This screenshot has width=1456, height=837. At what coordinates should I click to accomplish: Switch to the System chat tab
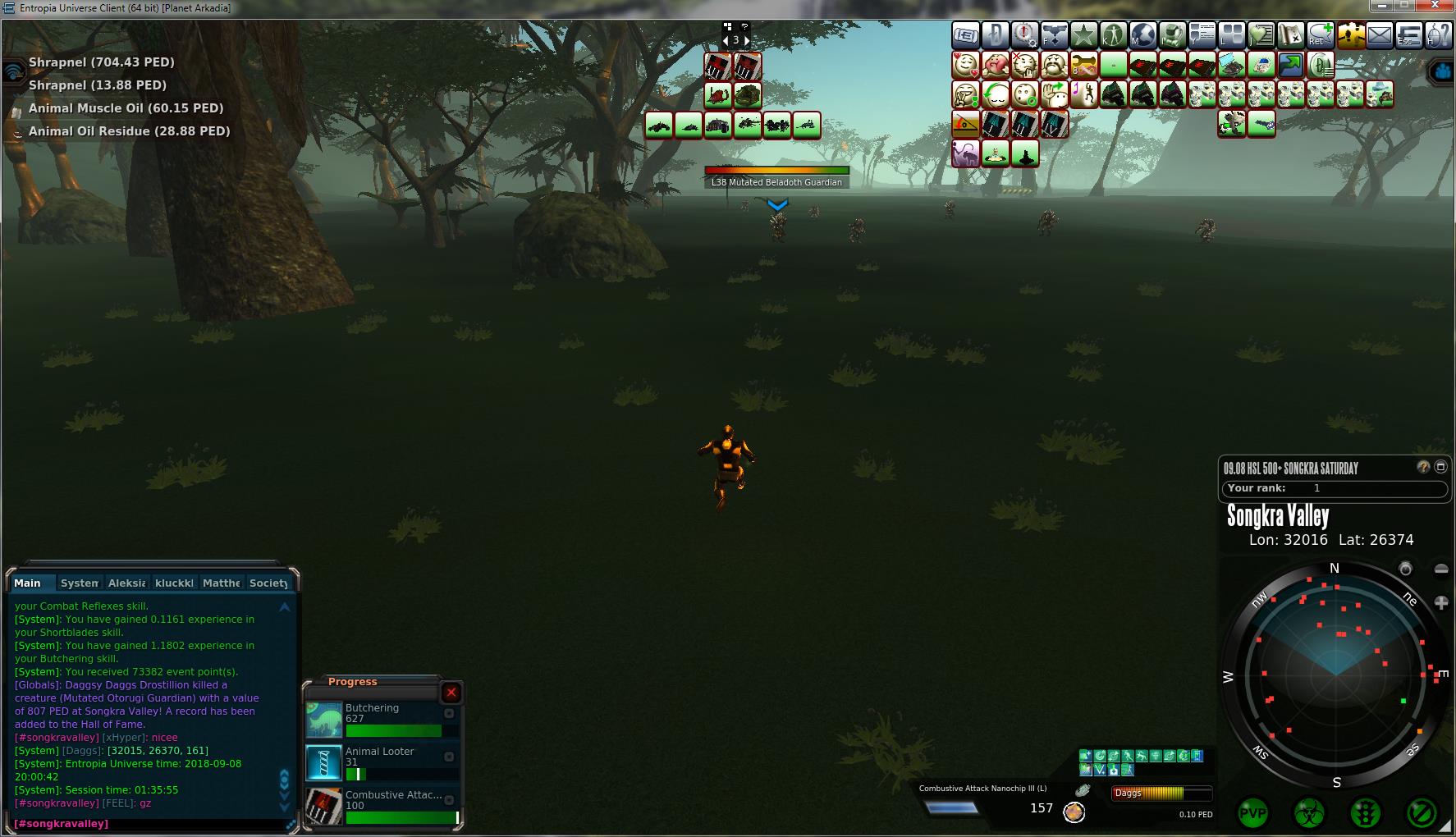(x=80, y=583)
